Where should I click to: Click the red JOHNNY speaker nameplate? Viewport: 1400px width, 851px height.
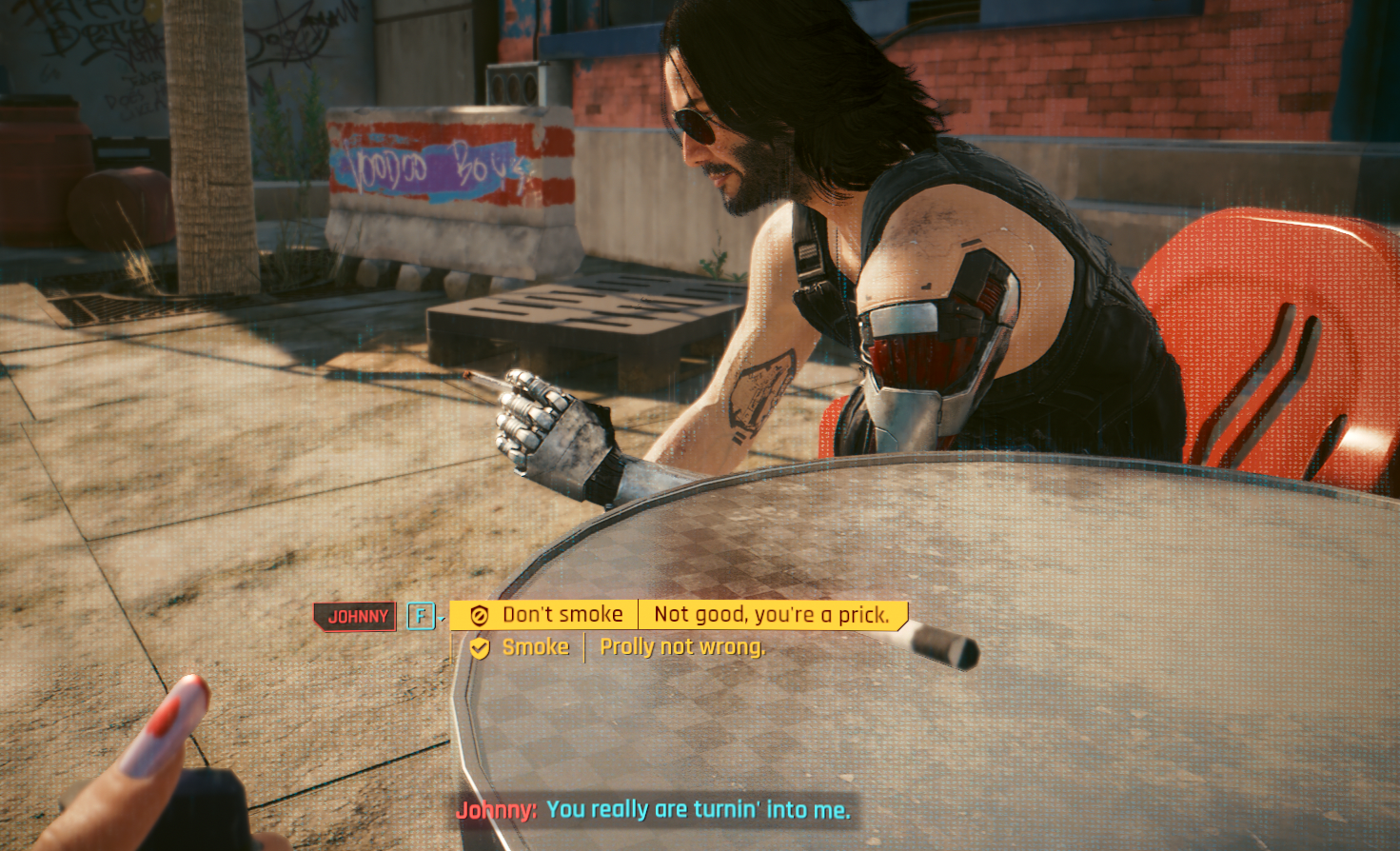point(354,616)
